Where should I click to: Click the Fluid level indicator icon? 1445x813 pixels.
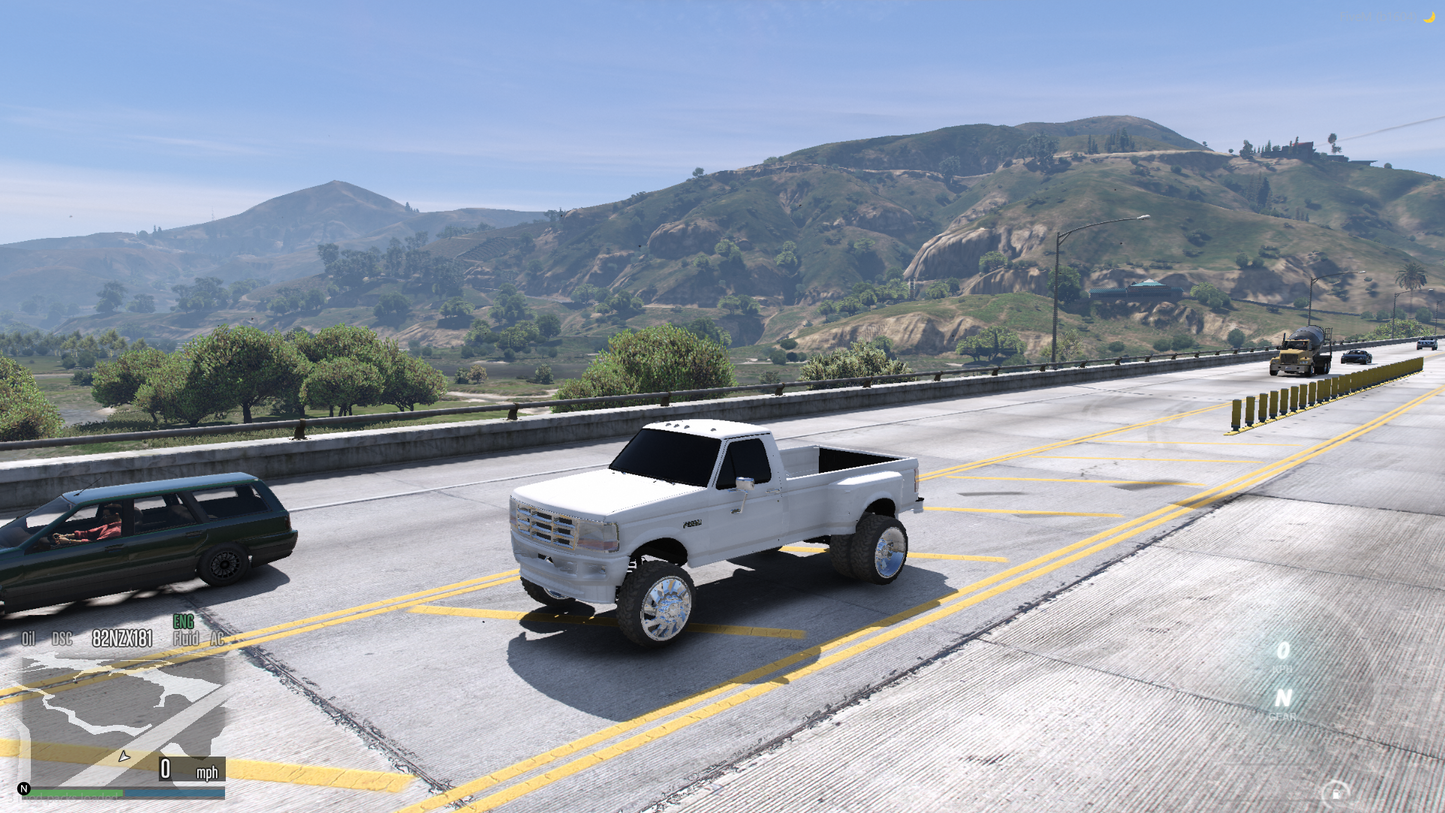(x=185, y=639)
